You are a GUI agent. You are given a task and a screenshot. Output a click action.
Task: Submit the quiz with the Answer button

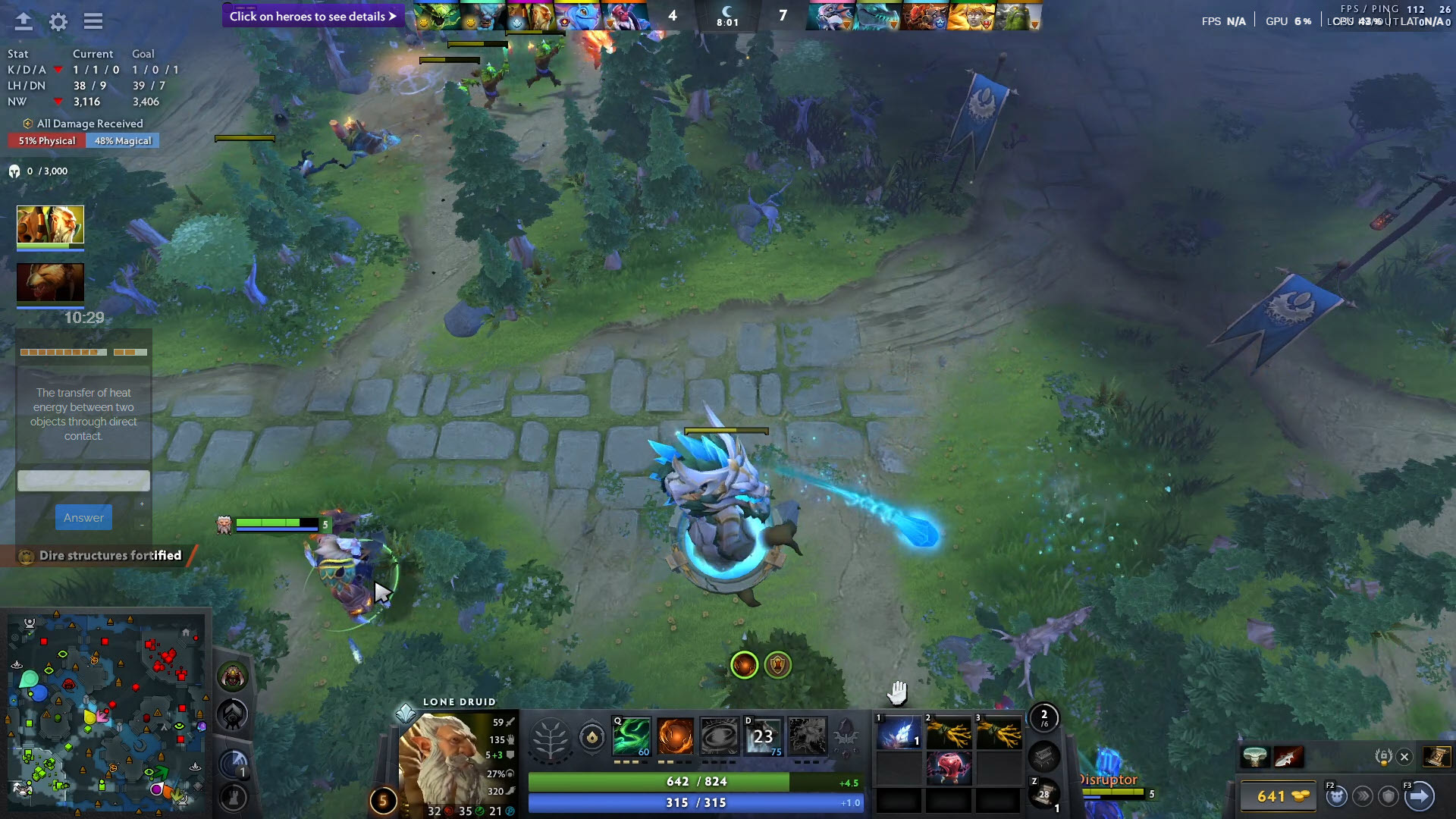pos(83,518)
